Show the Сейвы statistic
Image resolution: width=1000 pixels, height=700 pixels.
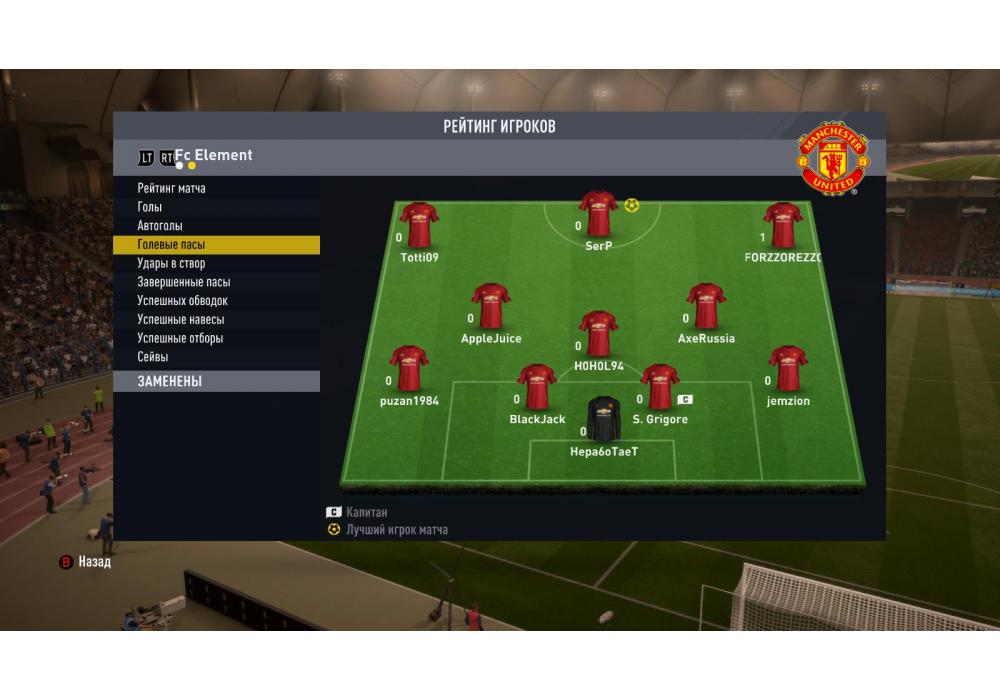pyautogui.click(x=153, y=357)
